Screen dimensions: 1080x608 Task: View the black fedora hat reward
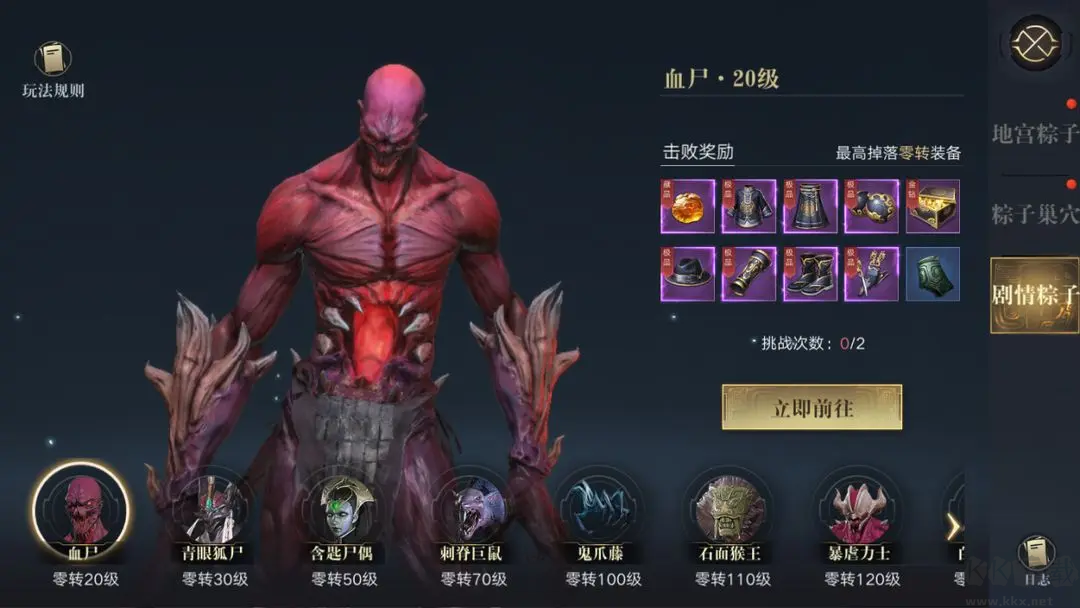[687, 274]
